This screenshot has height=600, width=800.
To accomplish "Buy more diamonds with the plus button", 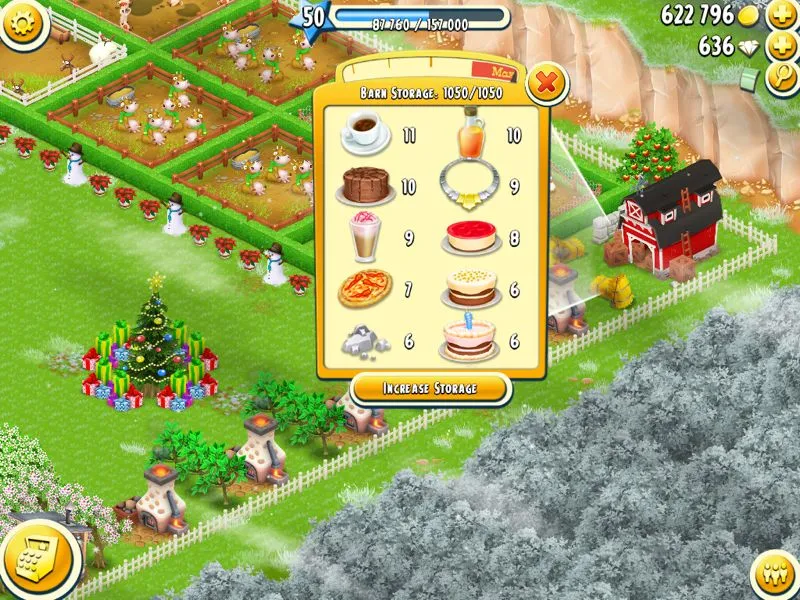I will click(x=781, y=47).
